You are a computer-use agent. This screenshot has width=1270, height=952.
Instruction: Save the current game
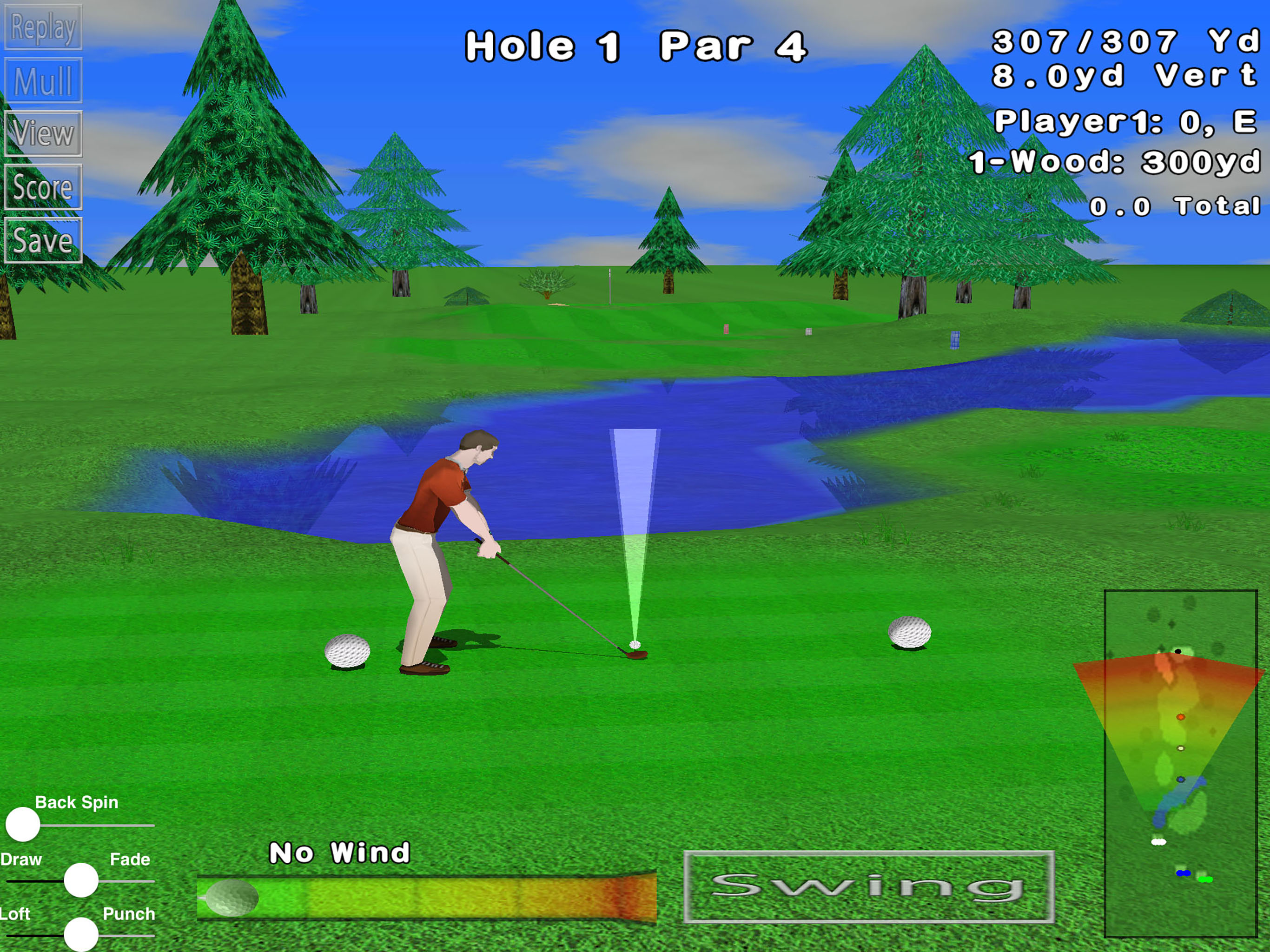click(x=43, y=241)
